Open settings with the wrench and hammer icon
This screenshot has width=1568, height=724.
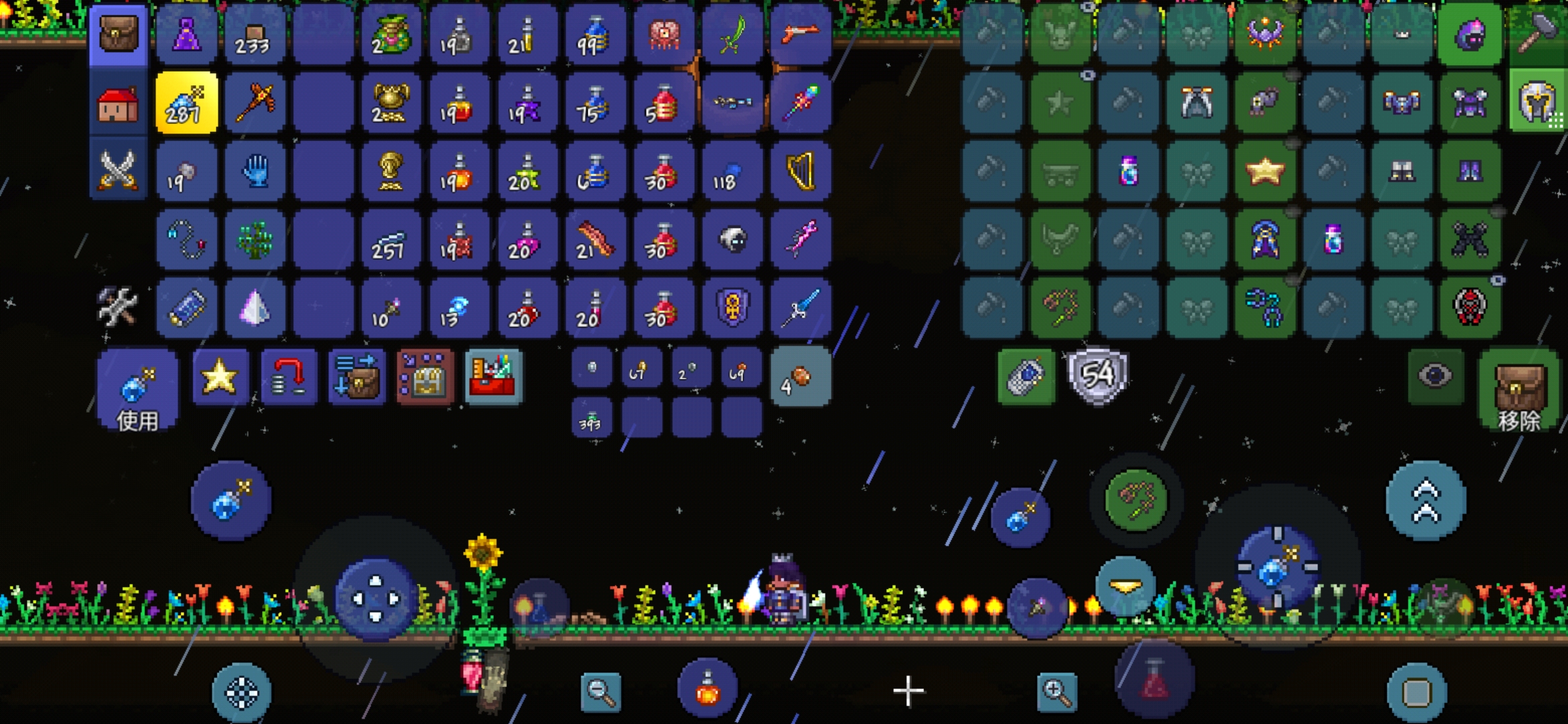point(118,307)
